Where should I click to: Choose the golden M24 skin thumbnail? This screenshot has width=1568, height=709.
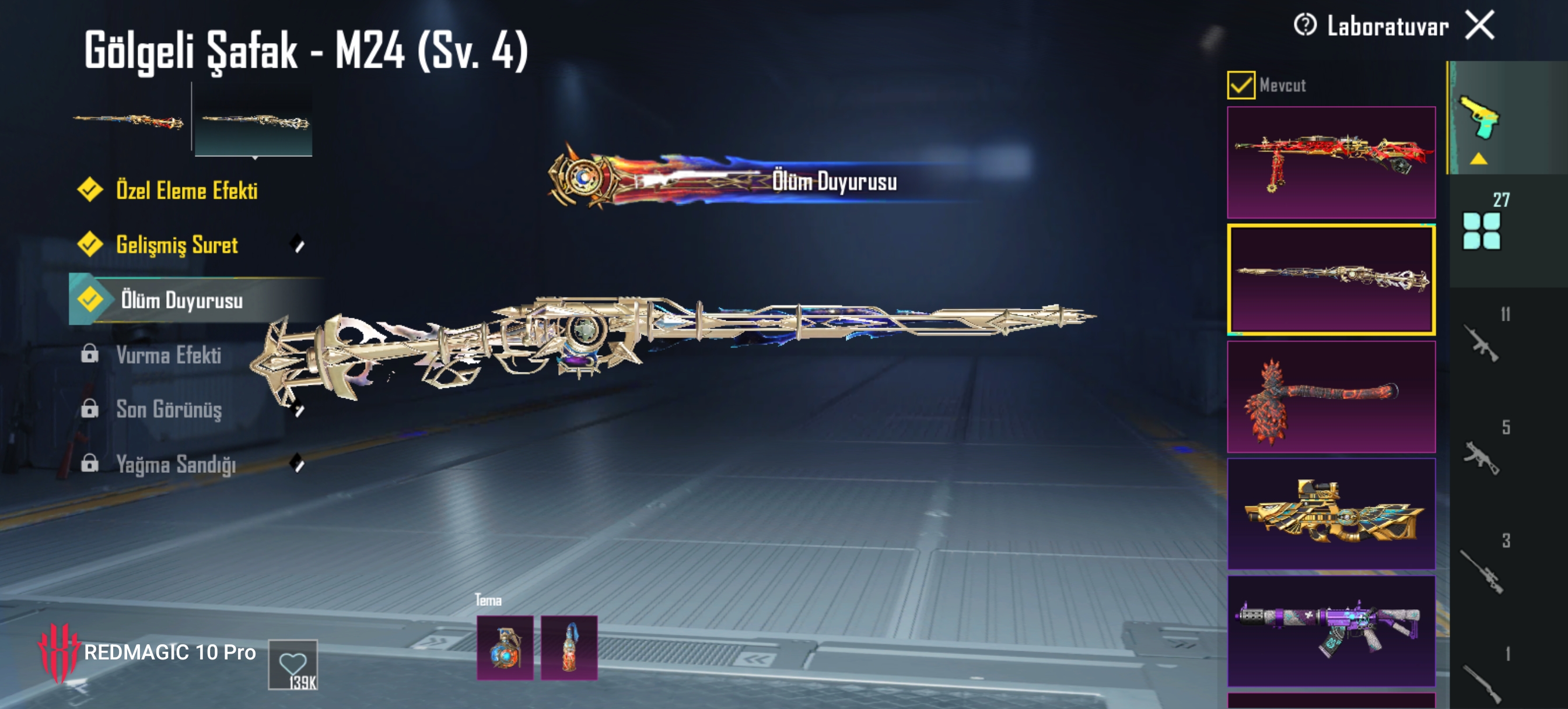tap(1331, 279)
